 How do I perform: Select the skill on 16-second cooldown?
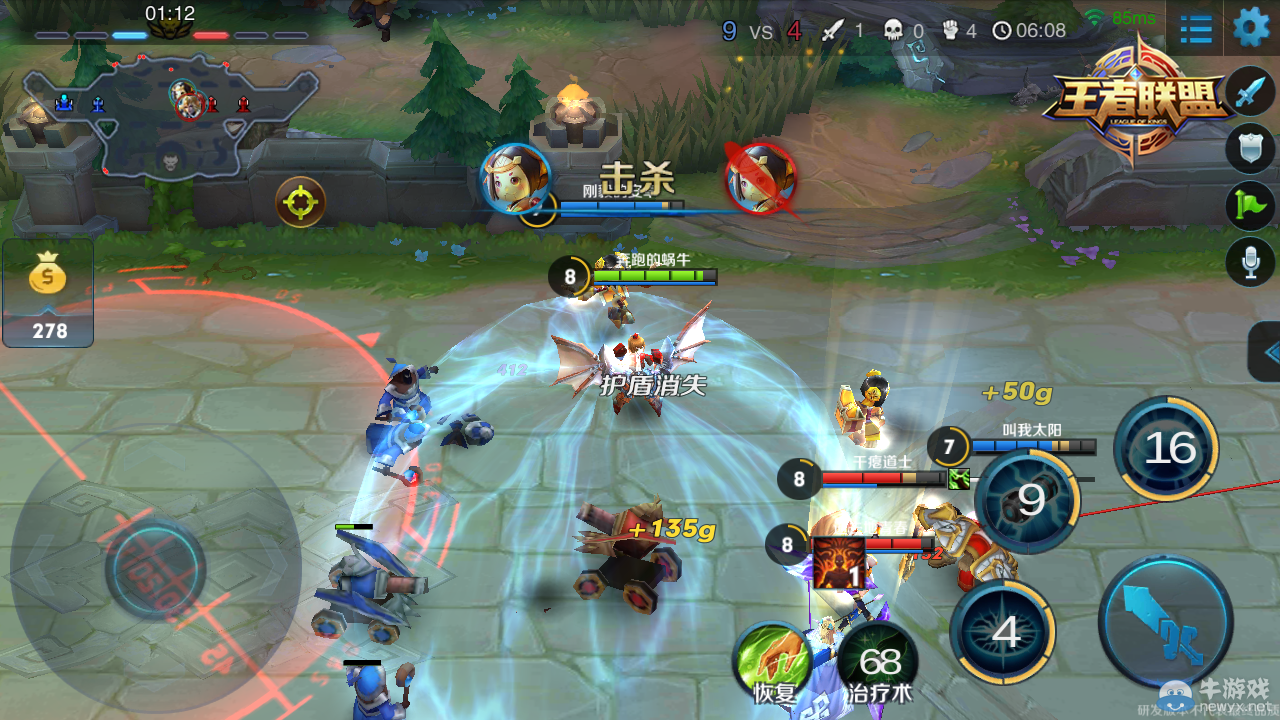1166,449
